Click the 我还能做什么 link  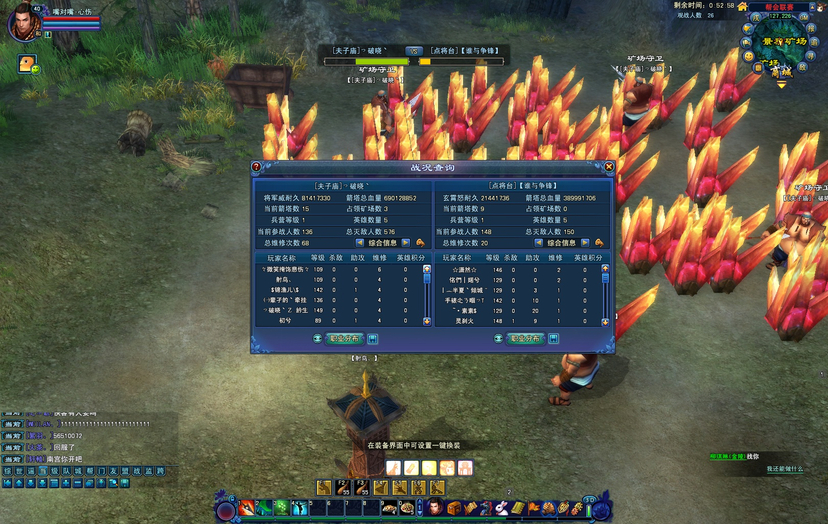786,468
